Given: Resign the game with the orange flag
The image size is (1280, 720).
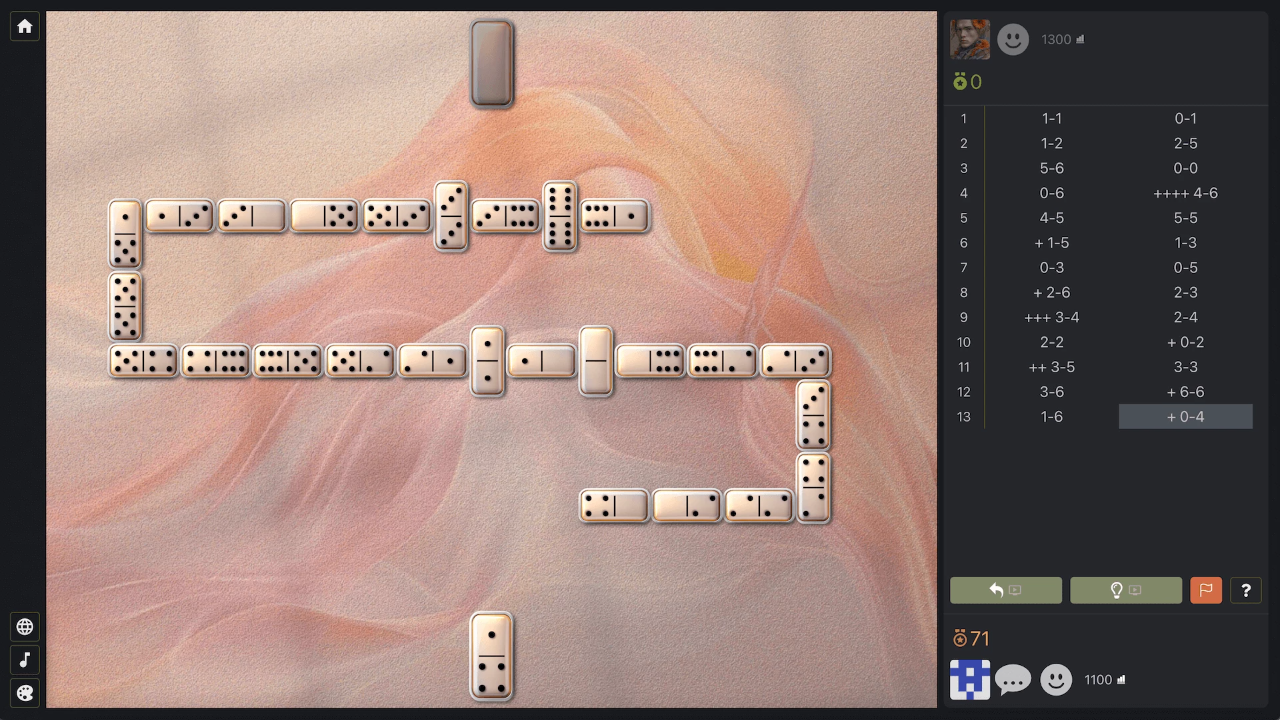Looking at the screenshot, I should click(1206, 590).
